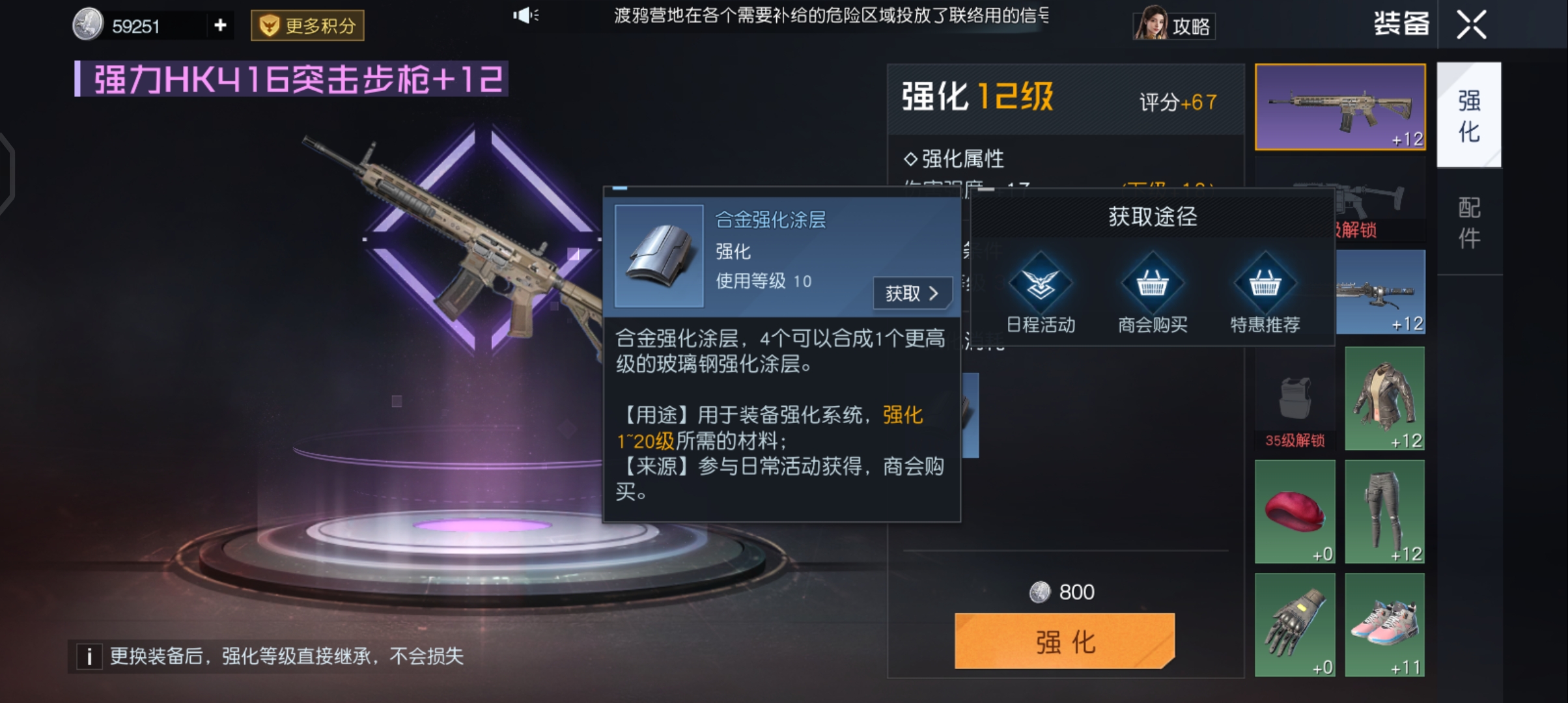This screenshot has width=1568, height=703.
Task: Select the HK416 rifle +12 thumbnail
Action: pos(1339,105)
